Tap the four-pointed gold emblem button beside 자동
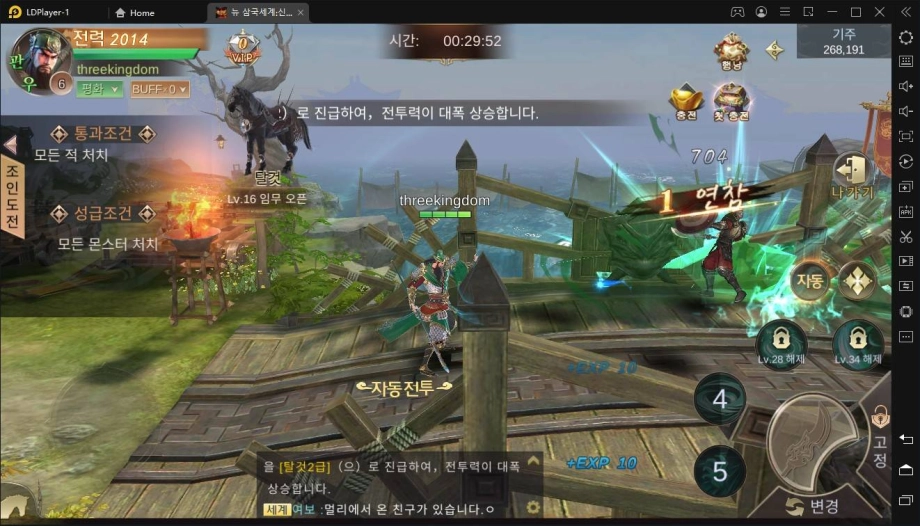 (x=857, y=280)
